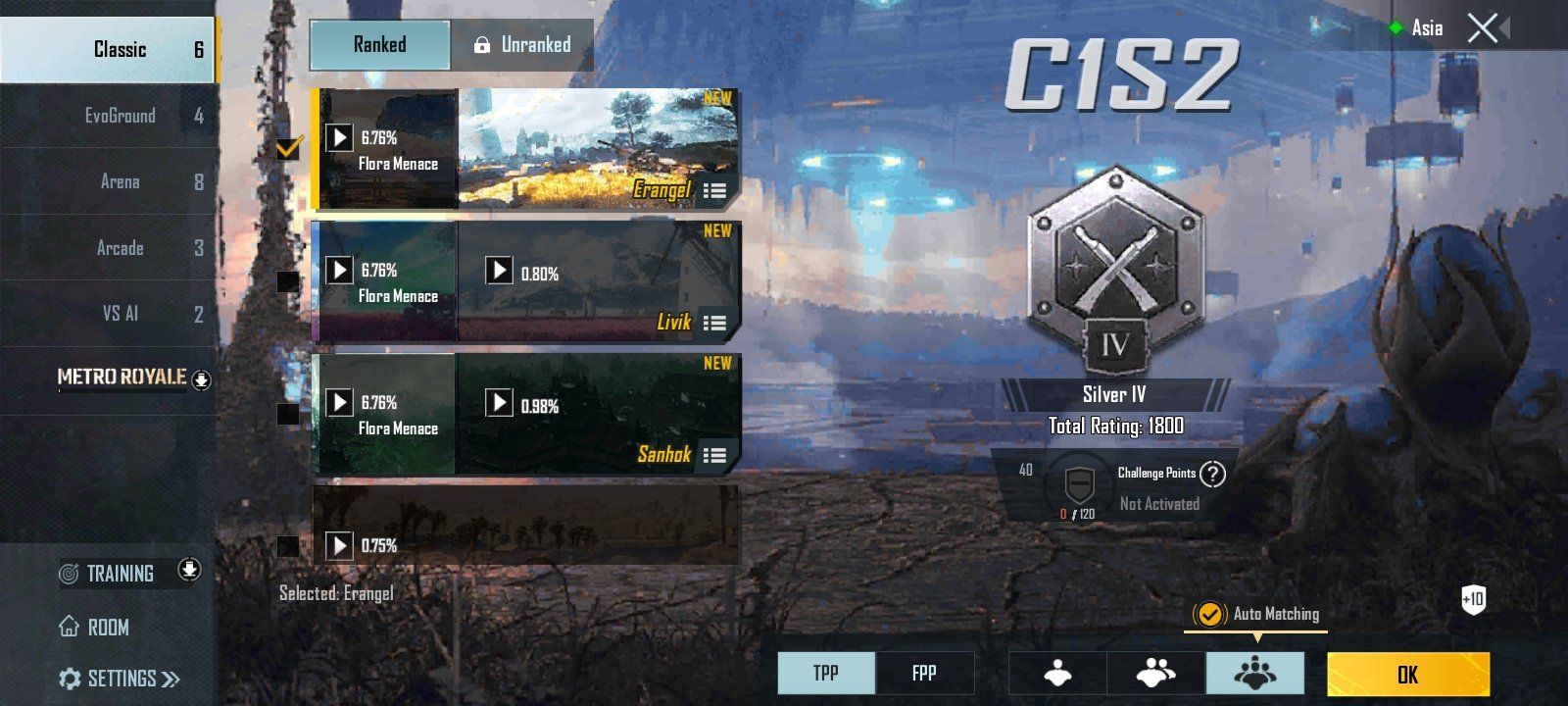This screenshot has height=706, width=1568.
Task: Select Metro Royale mode
Action: pyautogui.click(x=122, y=378)
